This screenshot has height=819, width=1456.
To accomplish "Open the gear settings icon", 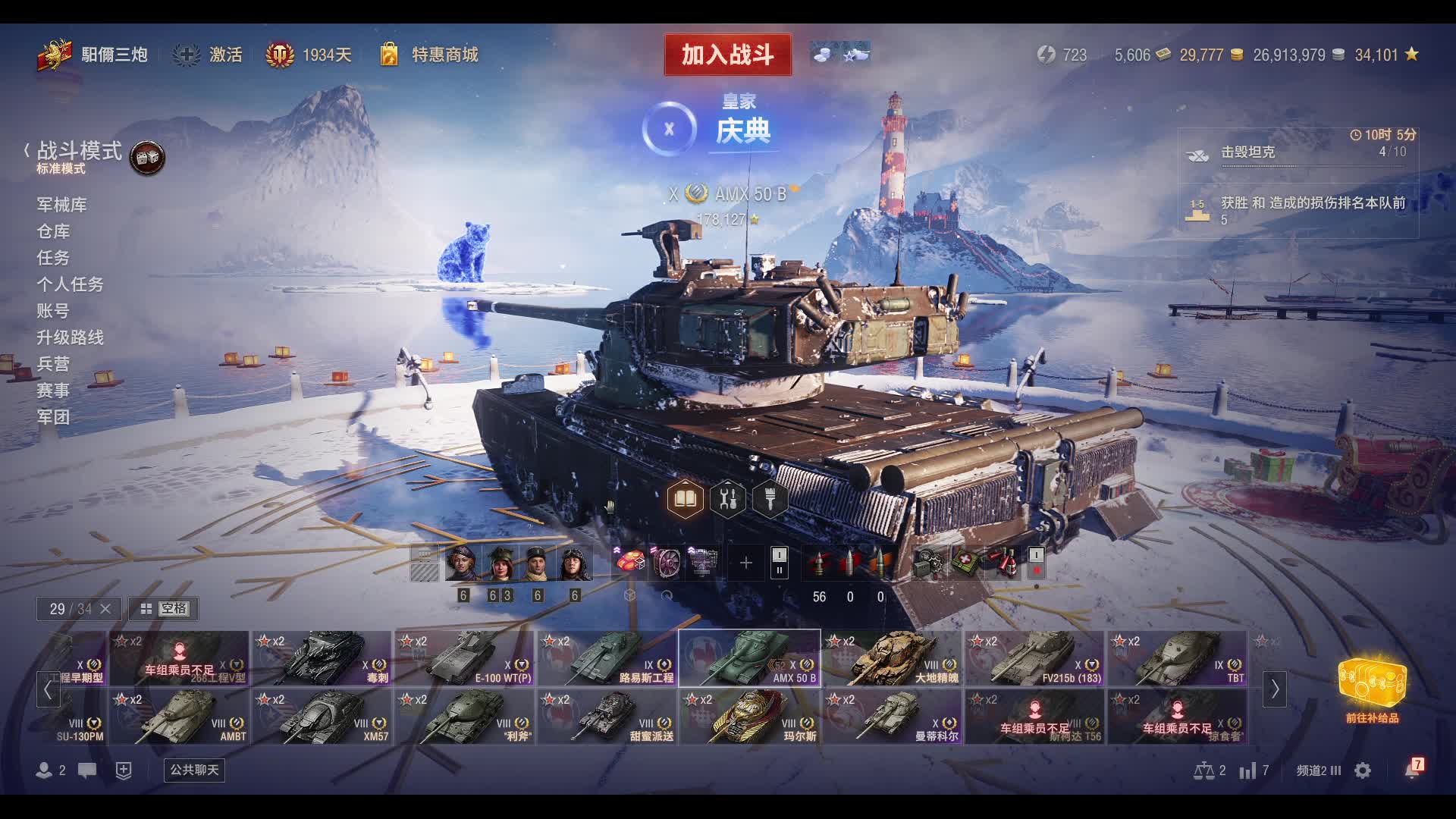I will tap(1363, 770).
